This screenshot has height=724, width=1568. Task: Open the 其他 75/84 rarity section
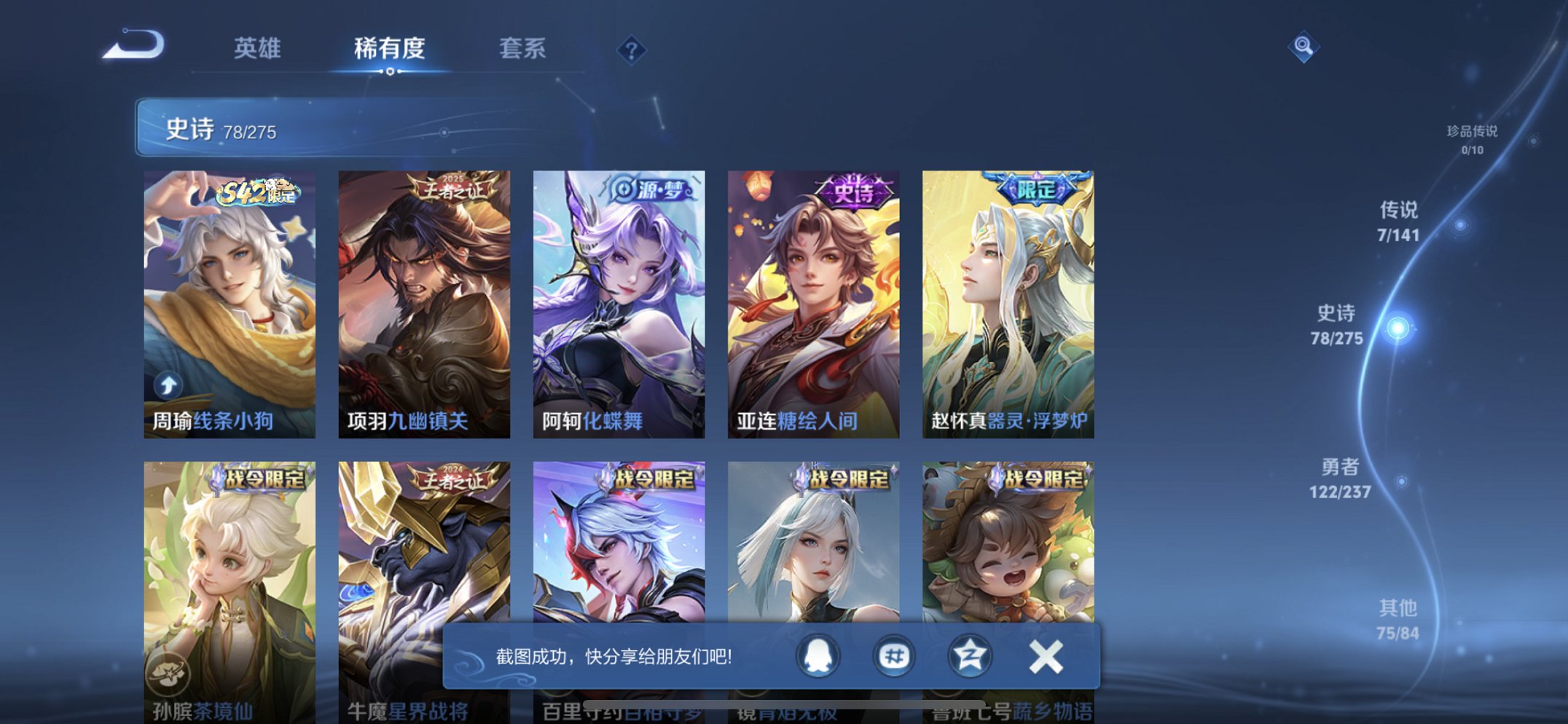[x=1397, y=618]
